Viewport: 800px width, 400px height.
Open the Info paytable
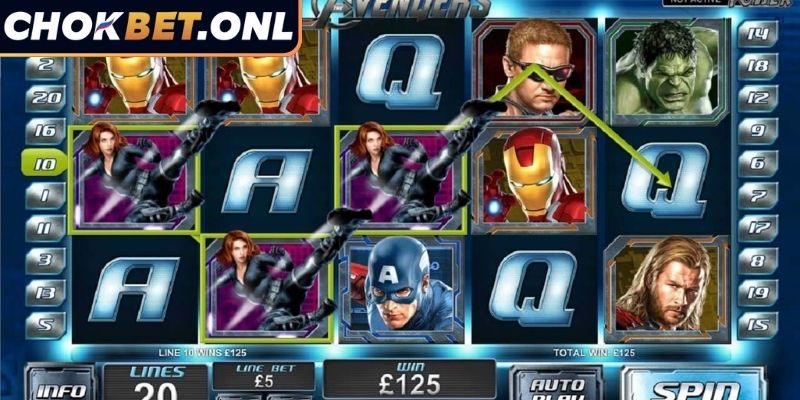pyautogui.click(x=61, y=388)
